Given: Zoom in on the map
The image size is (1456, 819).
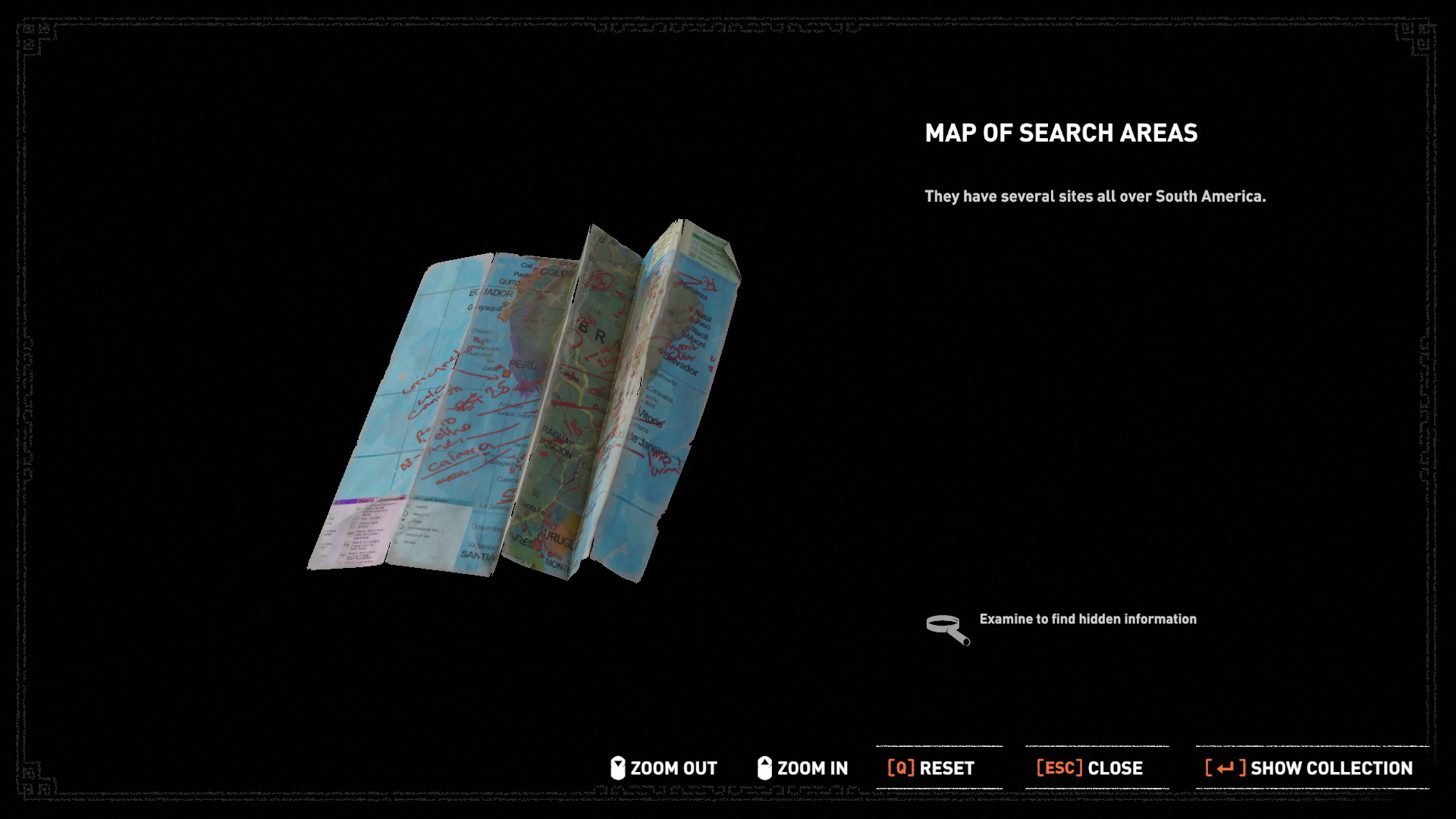Looking at the screenshot, I should click(803, 768).
